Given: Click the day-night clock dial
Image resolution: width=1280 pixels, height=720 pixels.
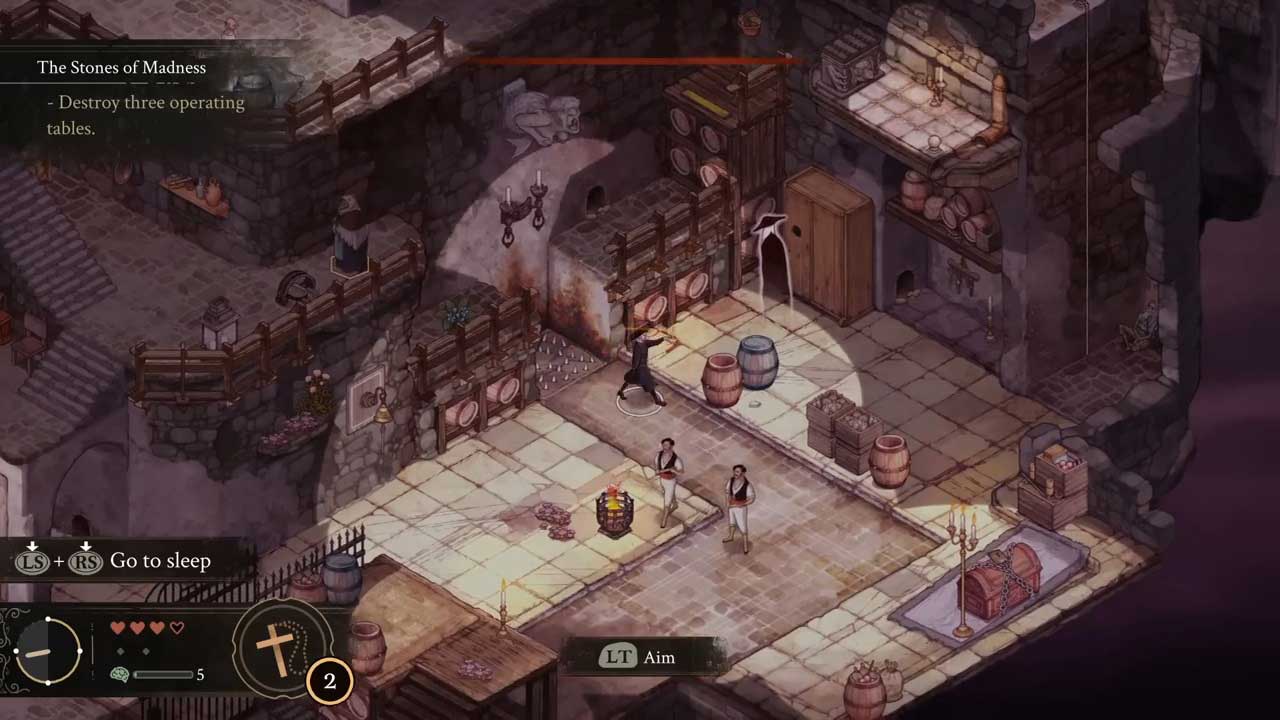Looking at the screenshot, I should pos(48,650).
